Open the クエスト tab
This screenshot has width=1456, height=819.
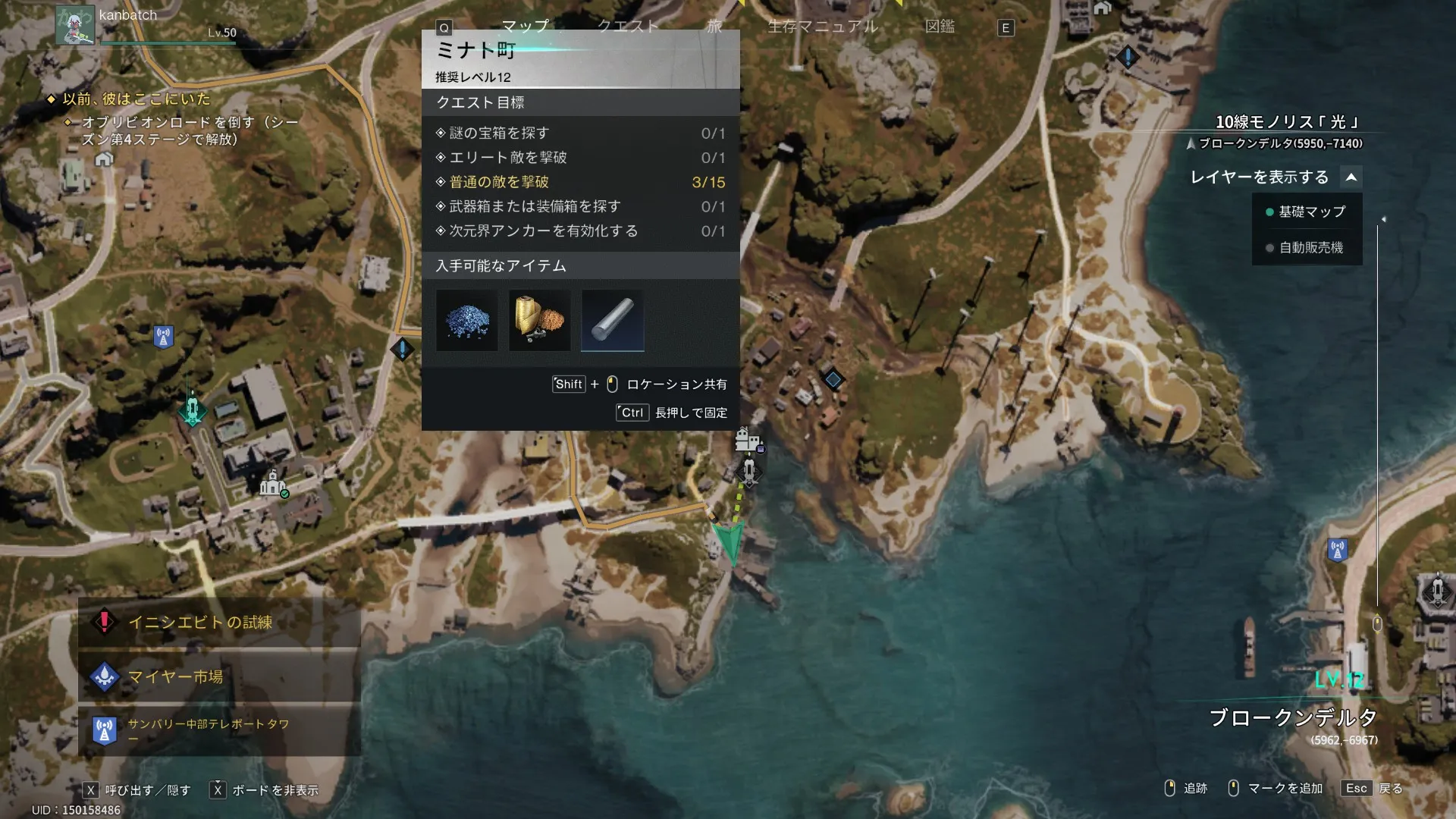(628, 27)
